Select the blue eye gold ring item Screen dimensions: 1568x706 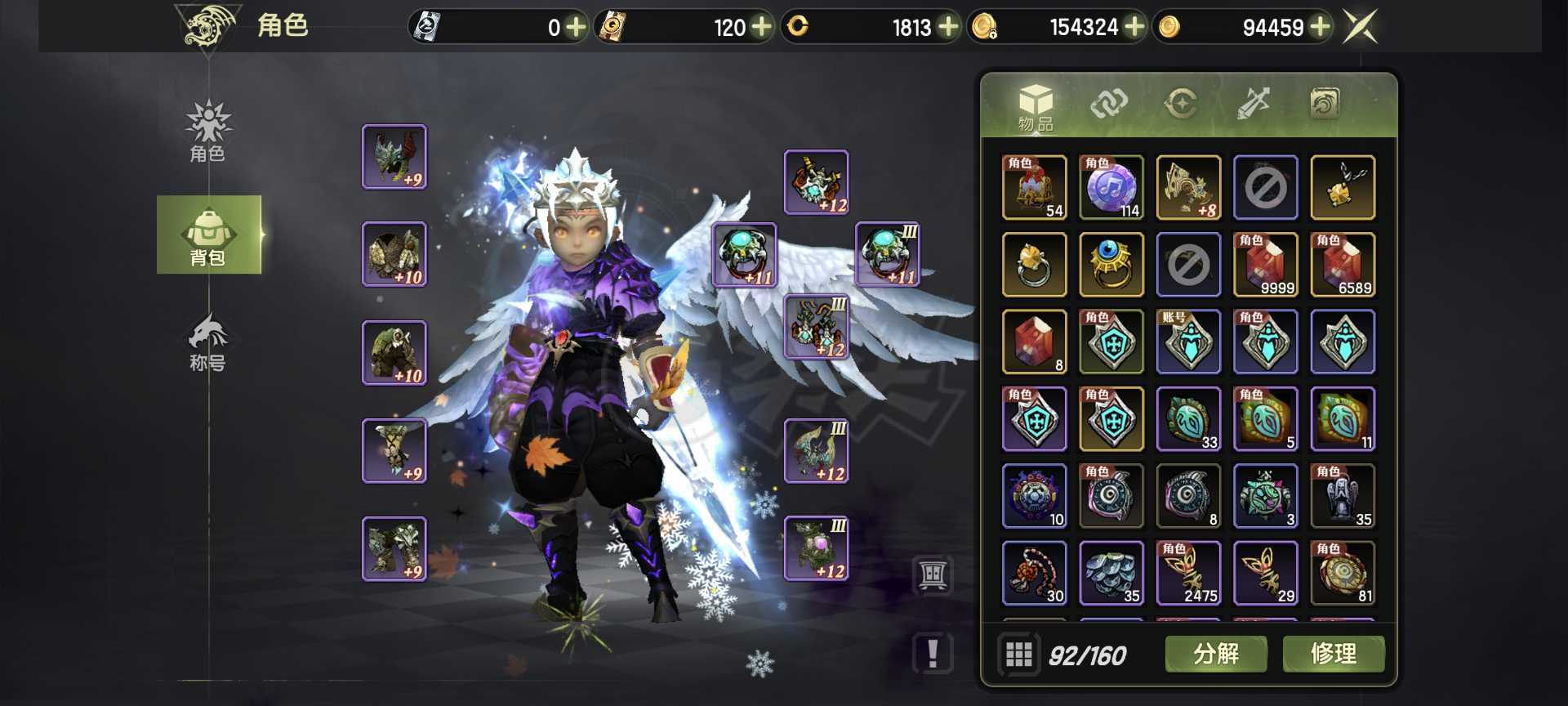[x=1111, y=265]
